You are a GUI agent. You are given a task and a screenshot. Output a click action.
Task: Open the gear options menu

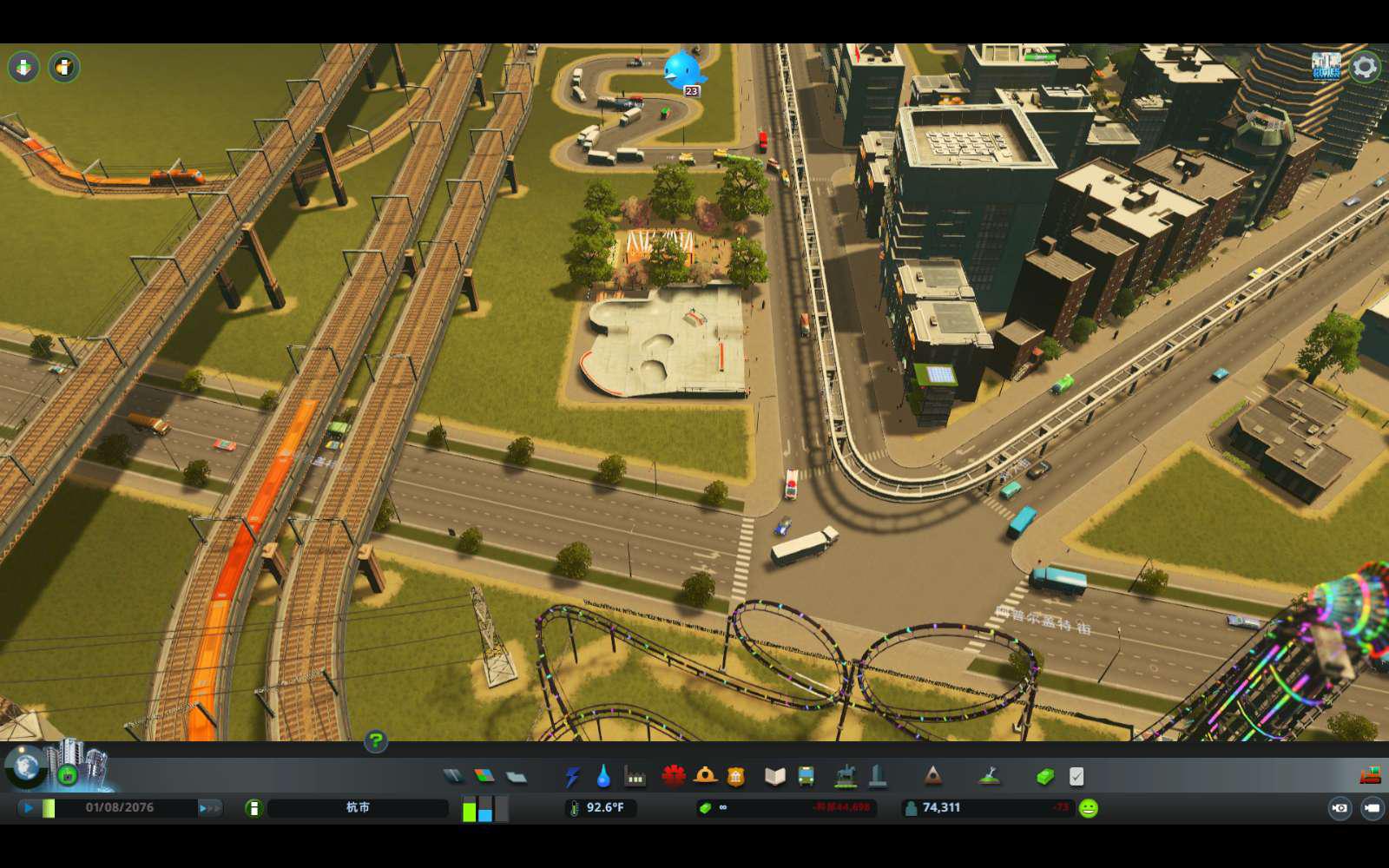click(x=1365, y=67)
